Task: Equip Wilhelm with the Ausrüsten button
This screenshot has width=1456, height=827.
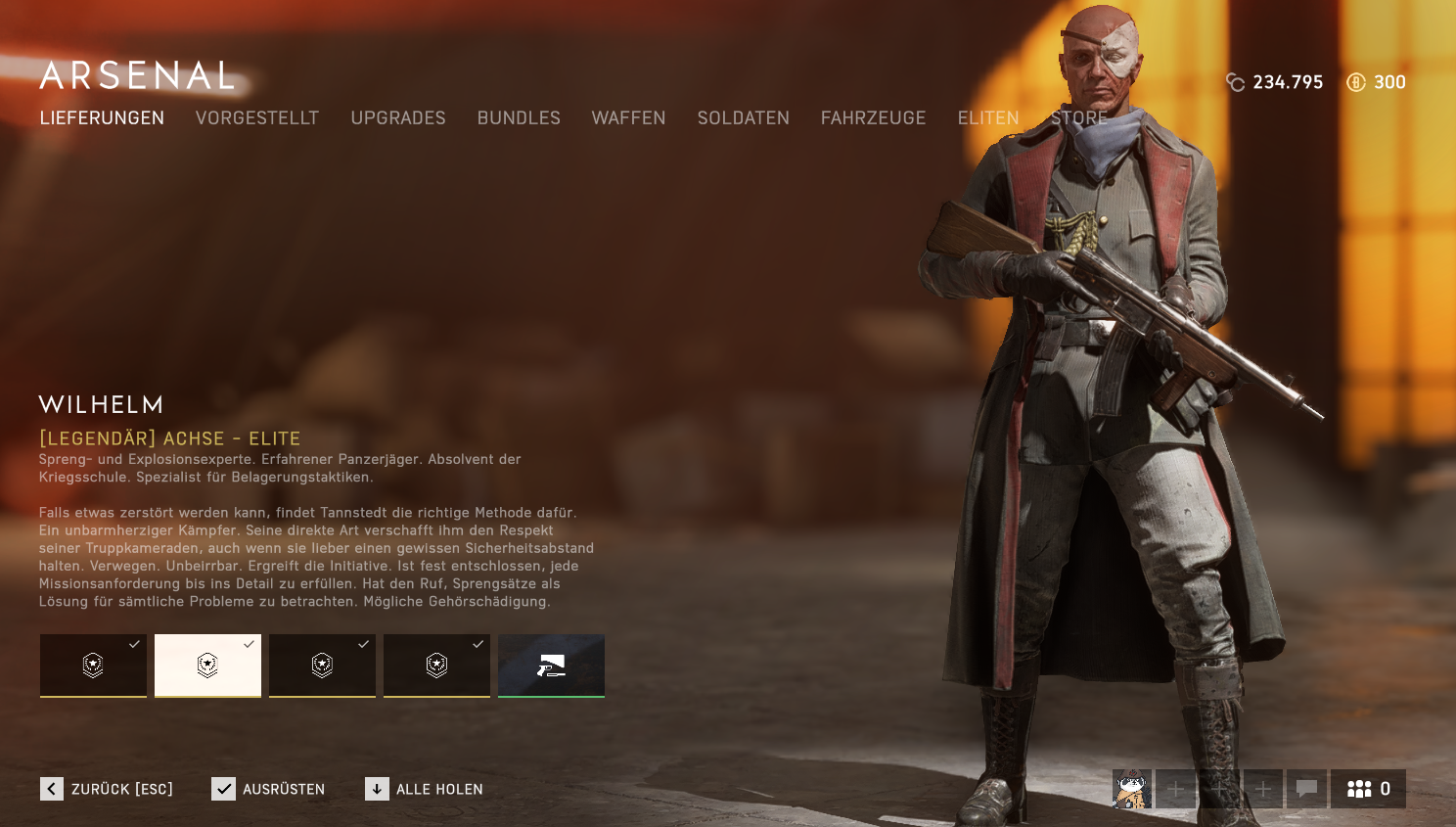Action: pos(268,789)
